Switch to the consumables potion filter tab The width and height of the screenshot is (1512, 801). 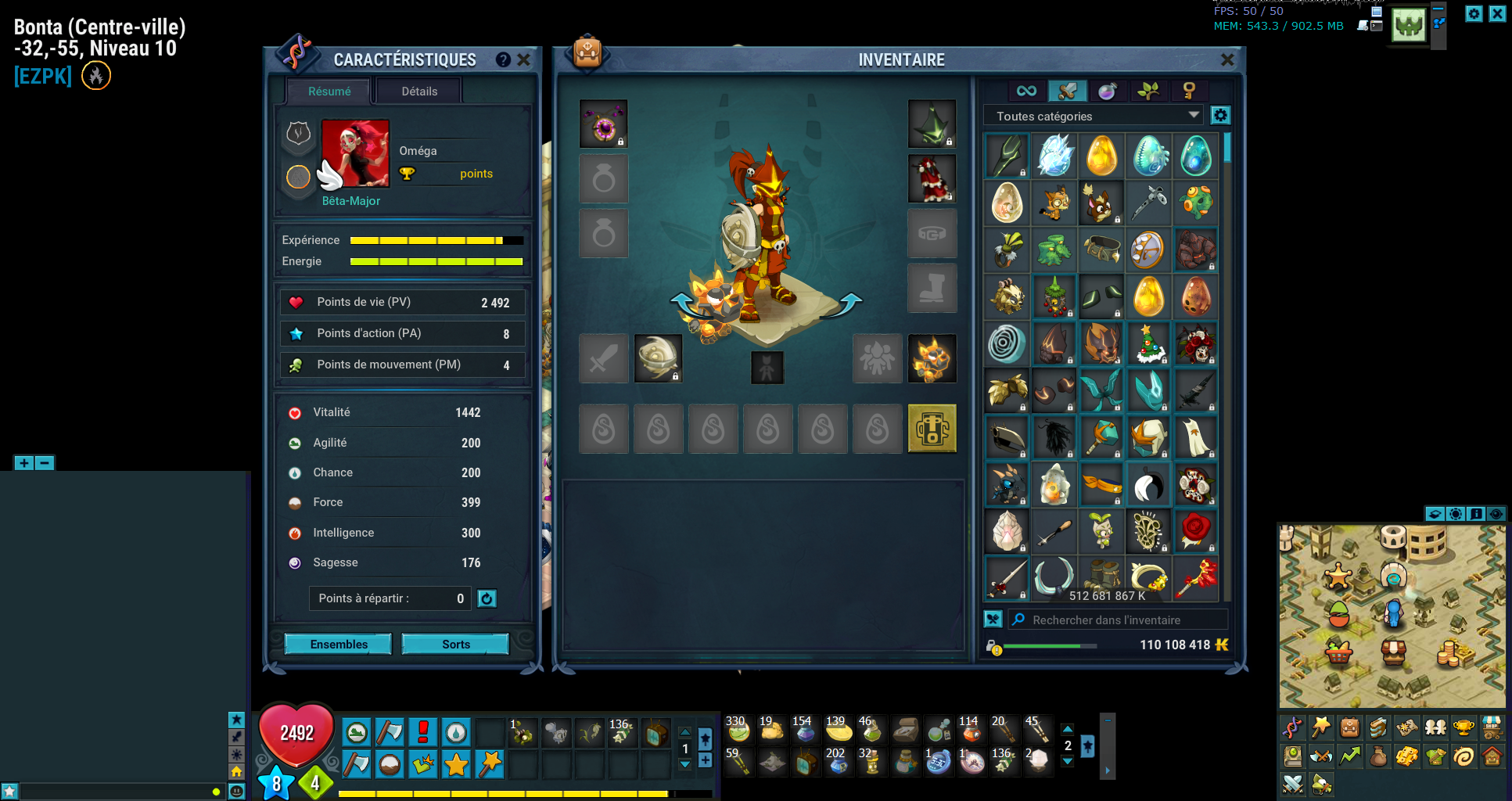[1108, 91]
